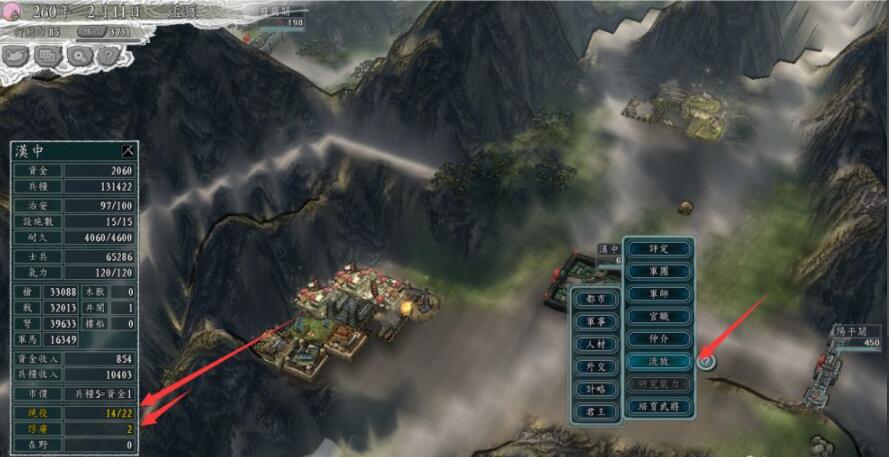Toggle the pin icon on the 漢中 panel
The height and width of the screenshot is (457, 889).
(x=127, y=151)
